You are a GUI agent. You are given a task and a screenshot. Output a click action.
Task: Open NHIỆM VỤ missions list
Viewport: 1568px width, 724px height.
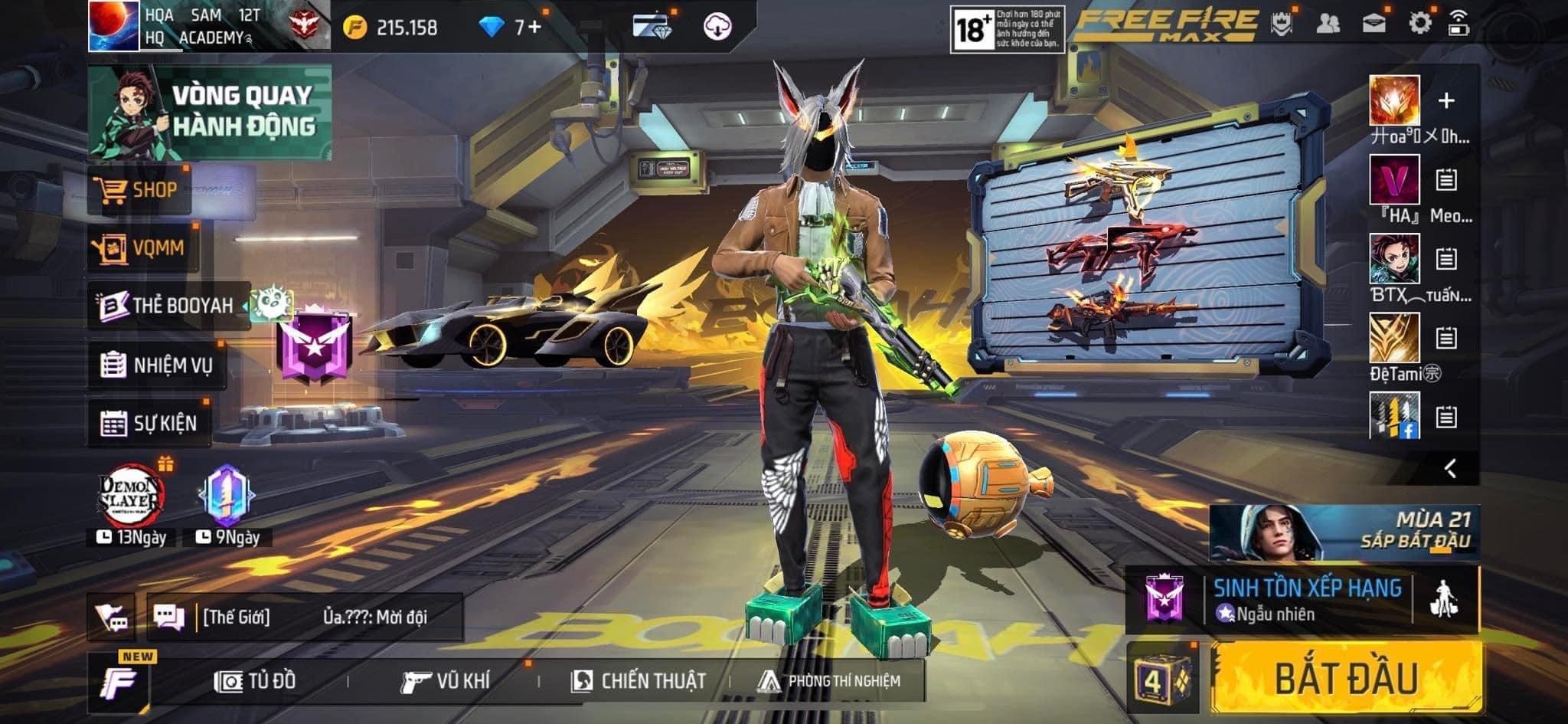coord(157,365)
